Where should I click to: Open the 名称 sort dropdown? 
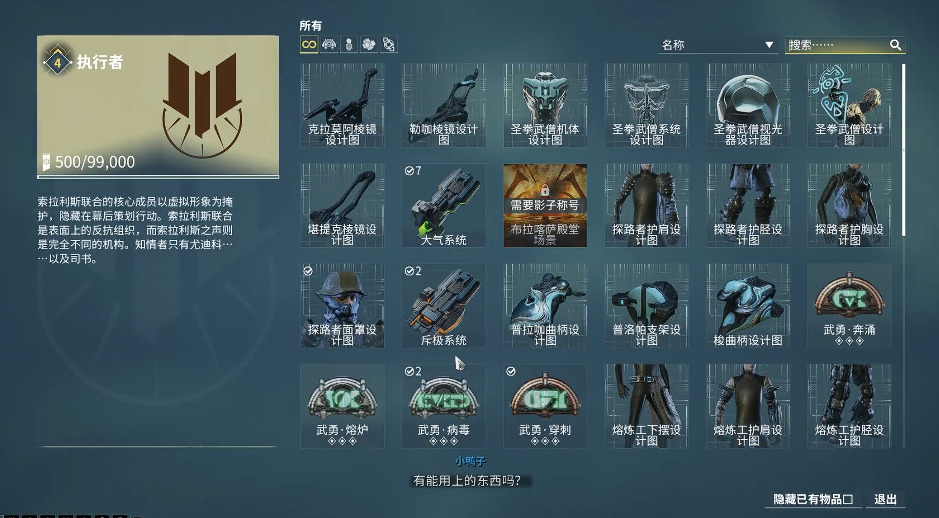coord(717,45)
